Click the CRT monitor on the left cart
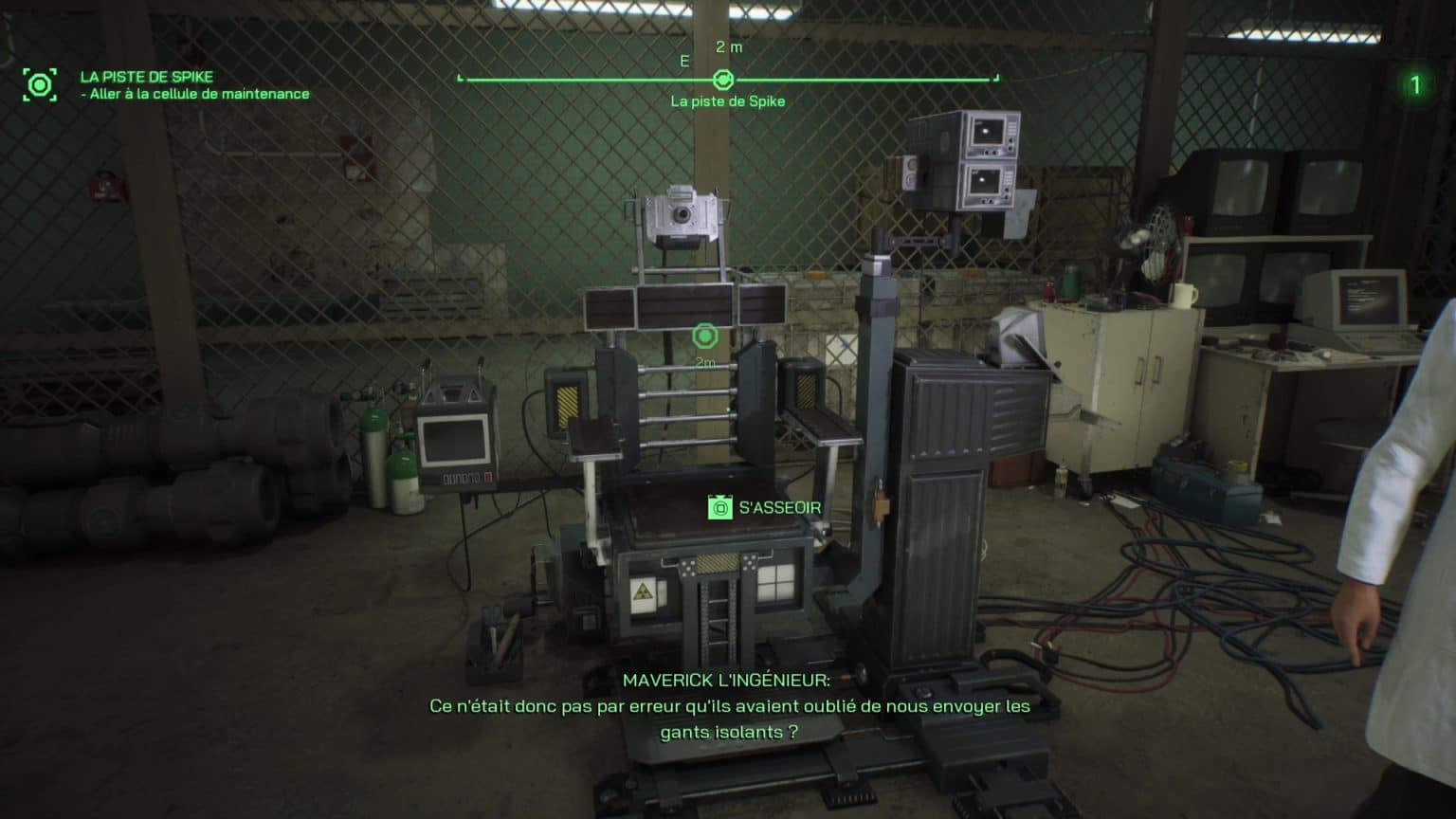Screen dimensions: 1456x819 [452, 440]
